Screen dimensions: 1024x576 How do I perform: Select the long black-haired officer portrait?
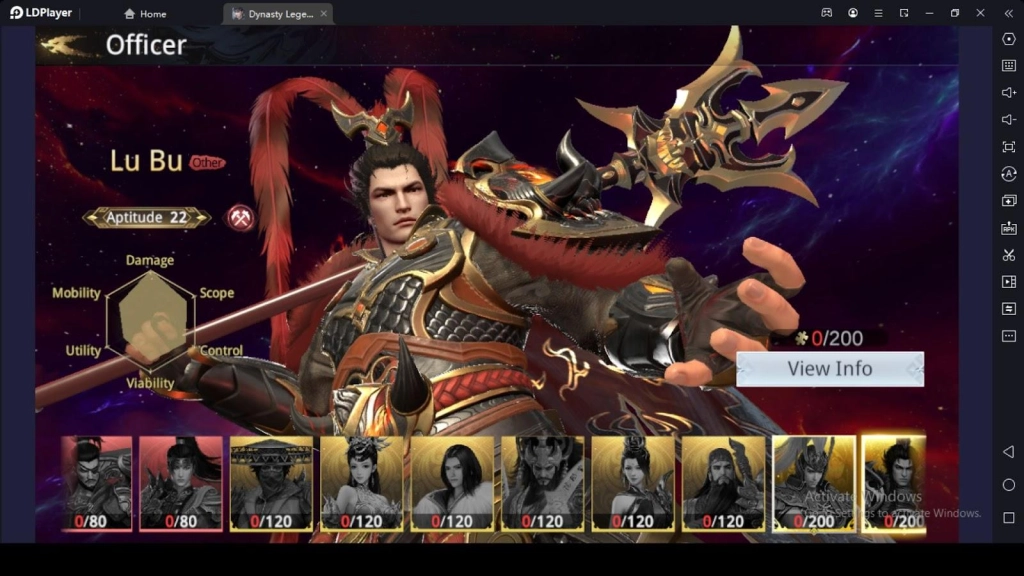[x=452, y=482]
